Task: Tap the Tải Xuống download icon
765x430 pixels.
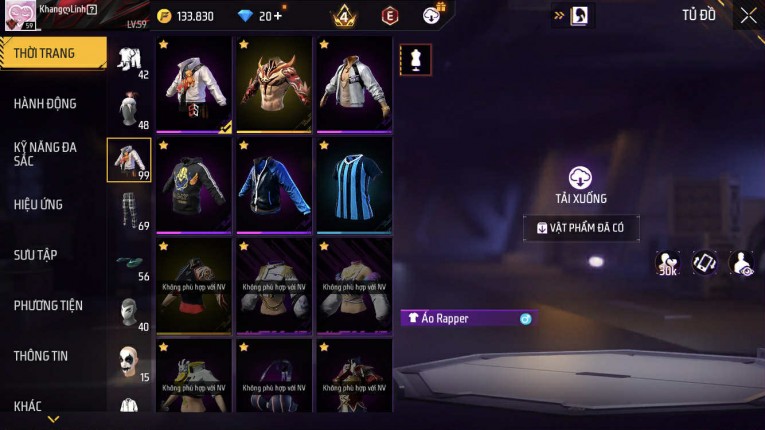Action: click(x=580, y=177)
